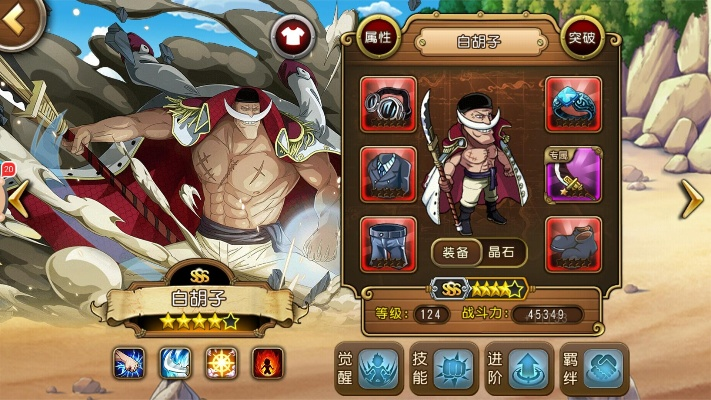711x400 pixels.
Task: Open the 羁绊 bonds menu
Action: pyautogui.click(x=592, y=368)
